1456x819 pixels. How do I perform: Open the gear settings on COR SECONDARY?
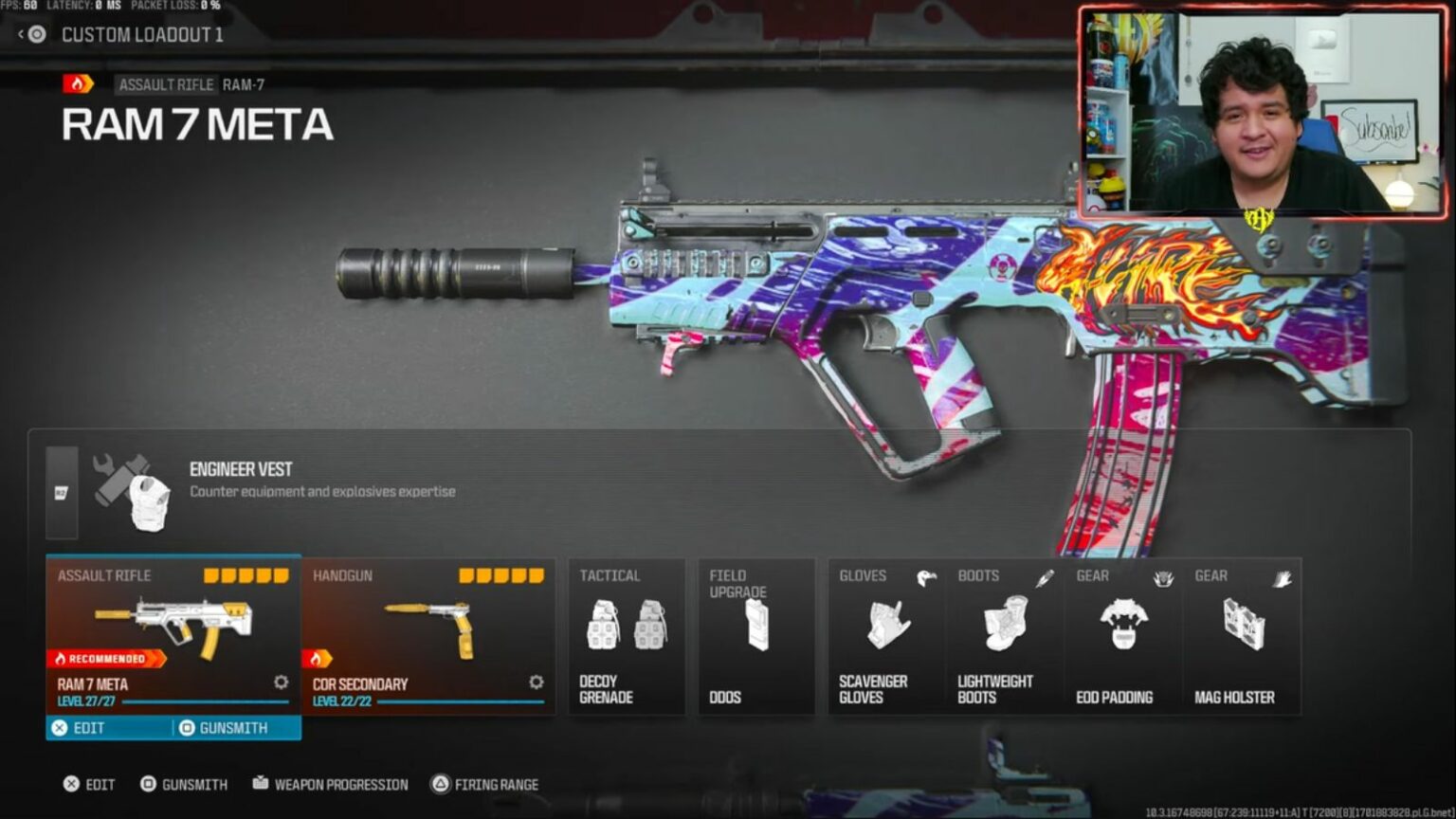click(537, 682)
